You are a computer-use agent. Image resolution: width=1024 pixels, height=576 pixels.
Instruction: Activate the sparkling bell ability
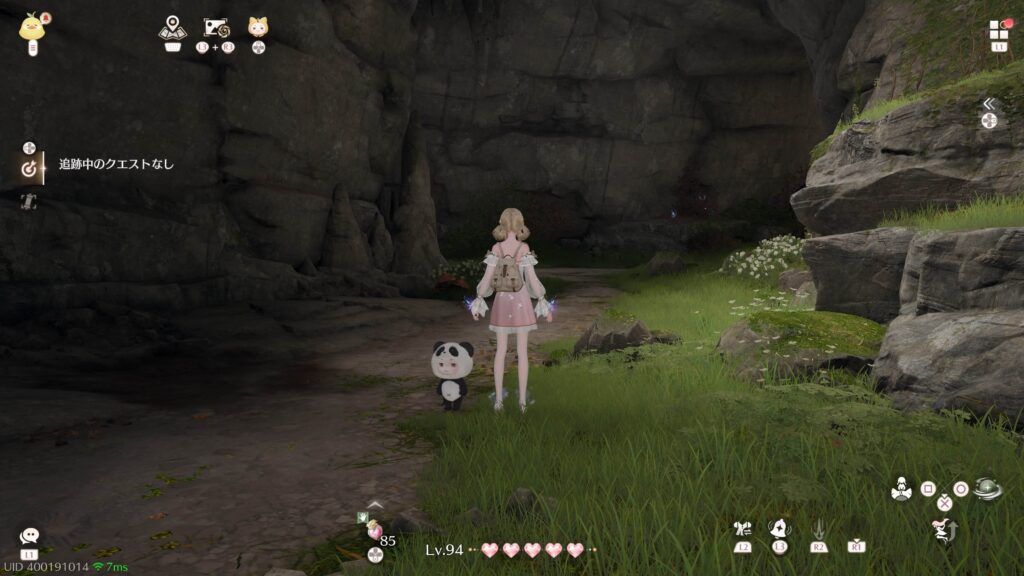coord(780,528)
